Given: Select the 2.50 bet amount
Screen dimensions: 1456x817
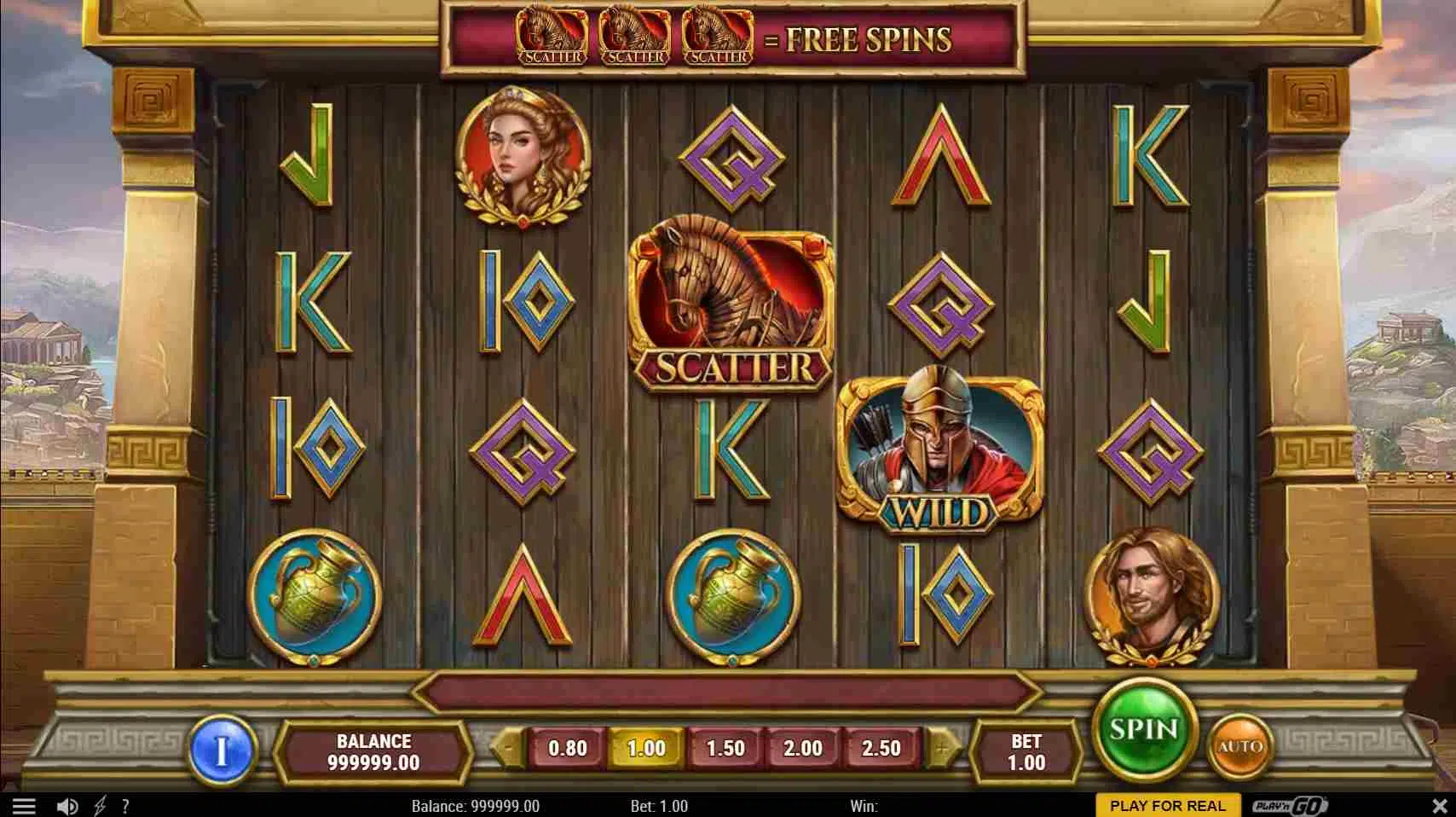Looking at the screenshot, I should click(881, 748).
